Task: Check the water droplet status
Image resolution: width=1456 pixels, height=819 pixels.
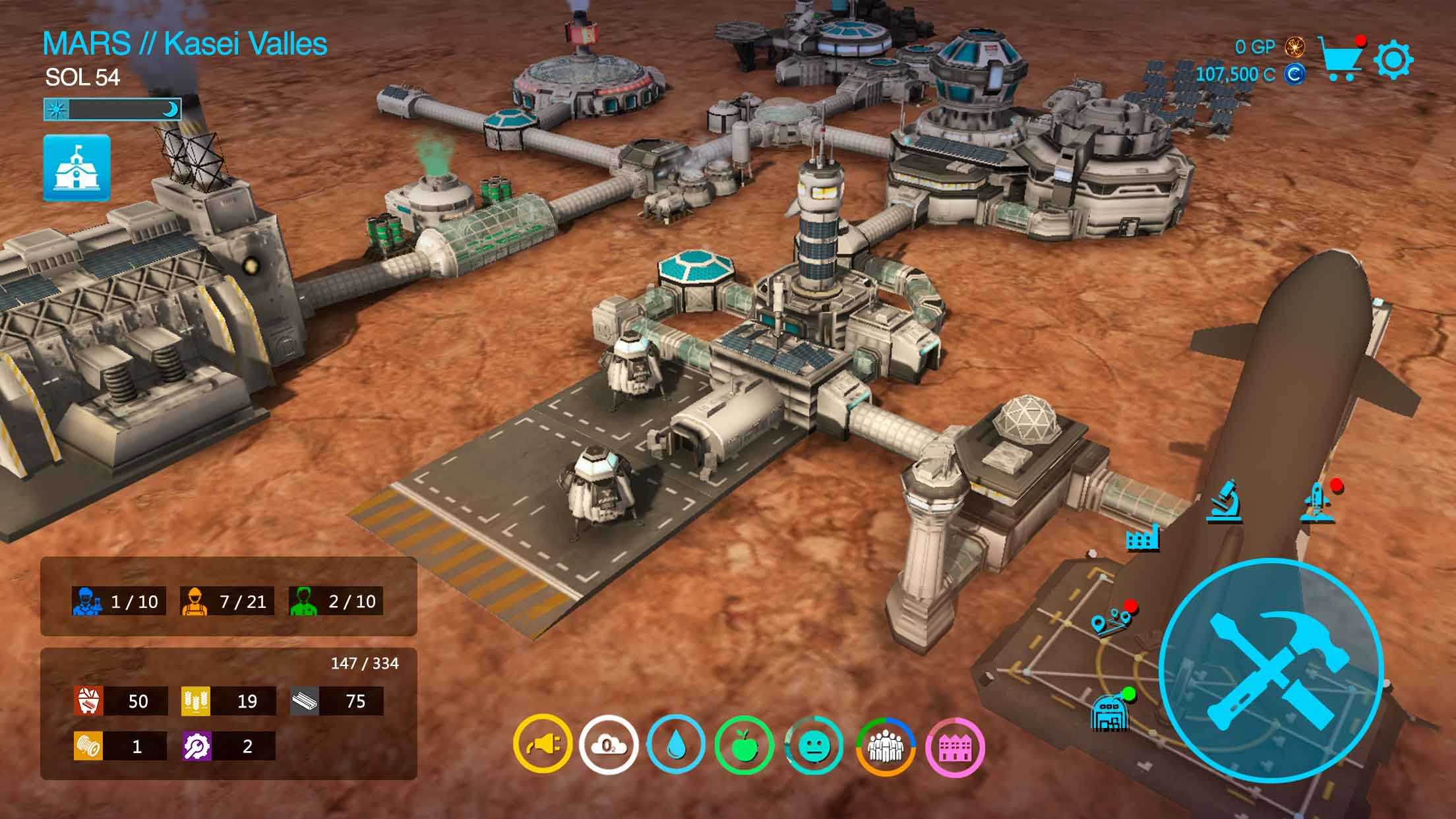Action: [x=676, y=746]
